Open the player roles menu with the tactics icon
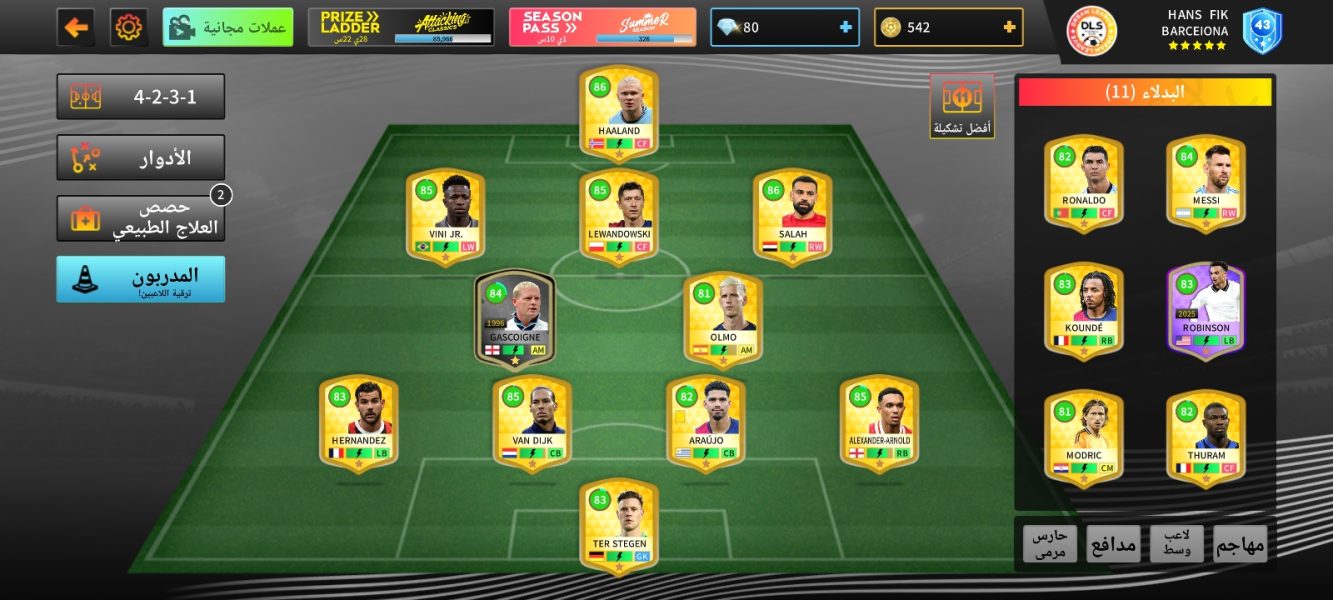The image size is (1333, 600). coord(141,157)
